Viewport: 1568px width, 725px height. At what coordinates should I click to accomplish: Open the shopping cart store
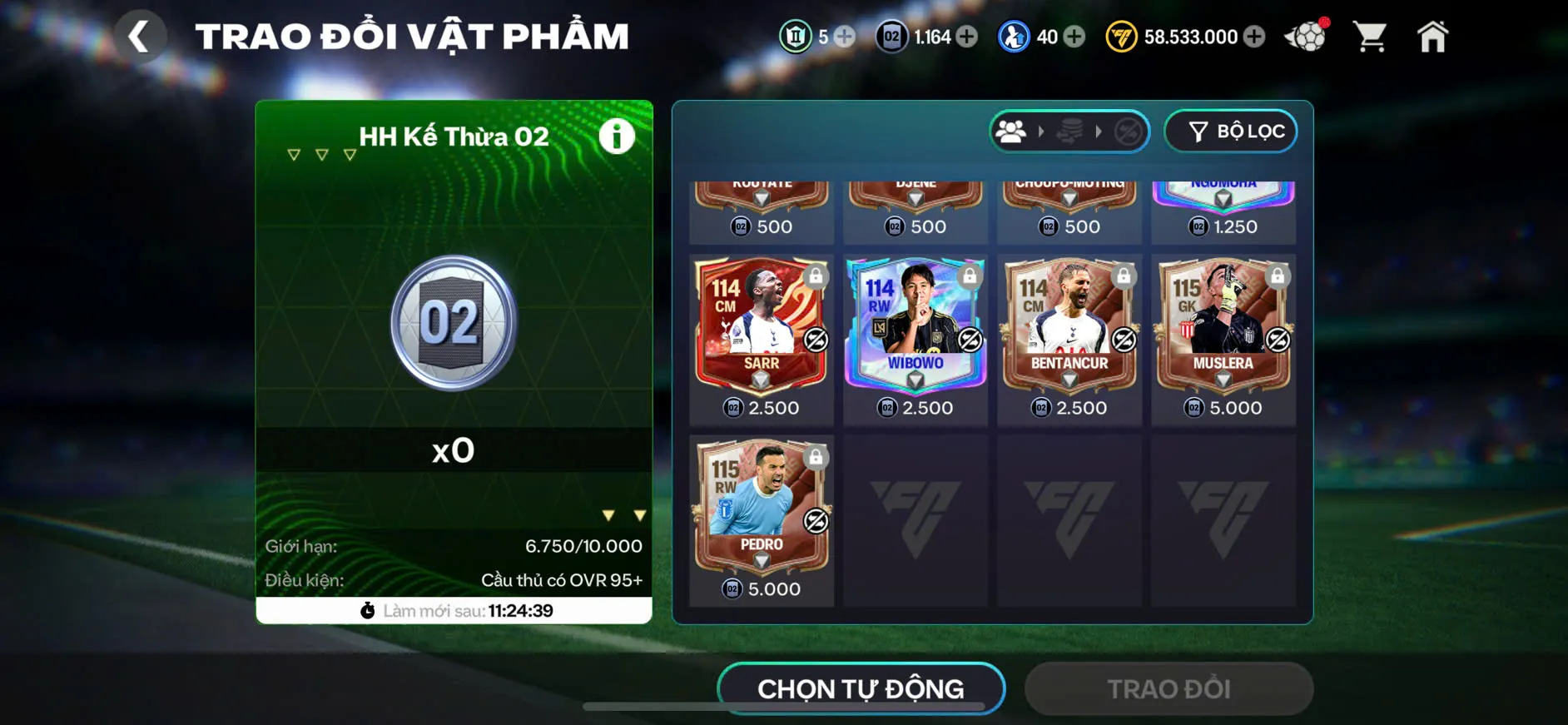coord(1370,35)
